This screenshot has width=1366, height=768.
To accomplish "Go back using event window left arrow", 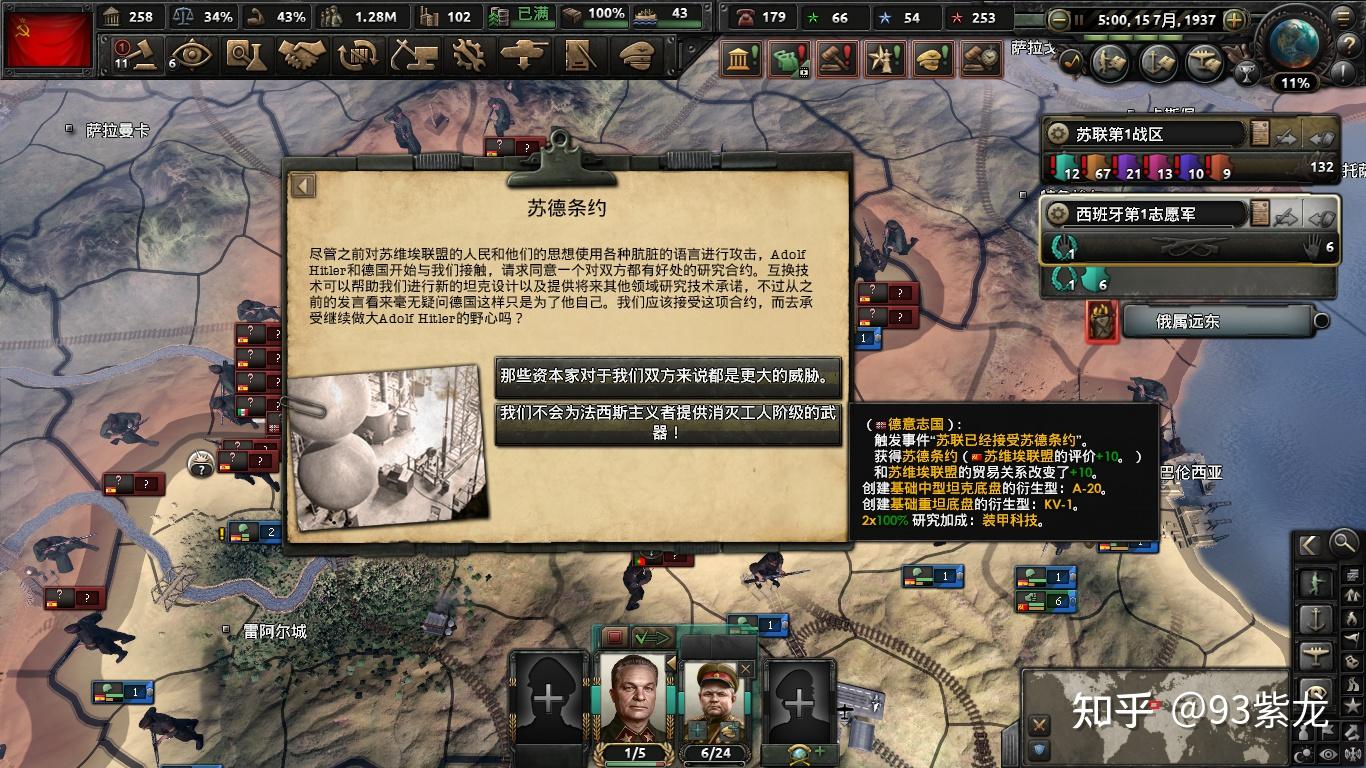I will pos(301,185).
